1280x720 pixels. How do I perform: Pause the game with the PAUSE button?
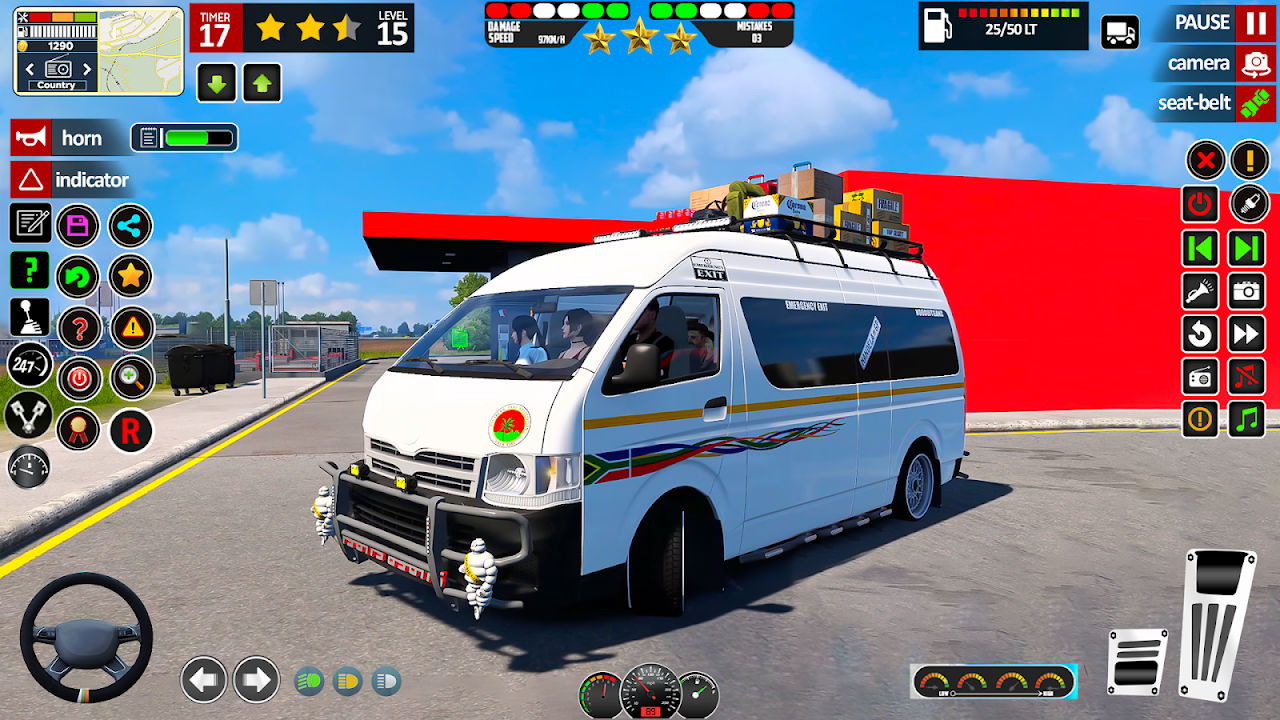coord(1254,22)
